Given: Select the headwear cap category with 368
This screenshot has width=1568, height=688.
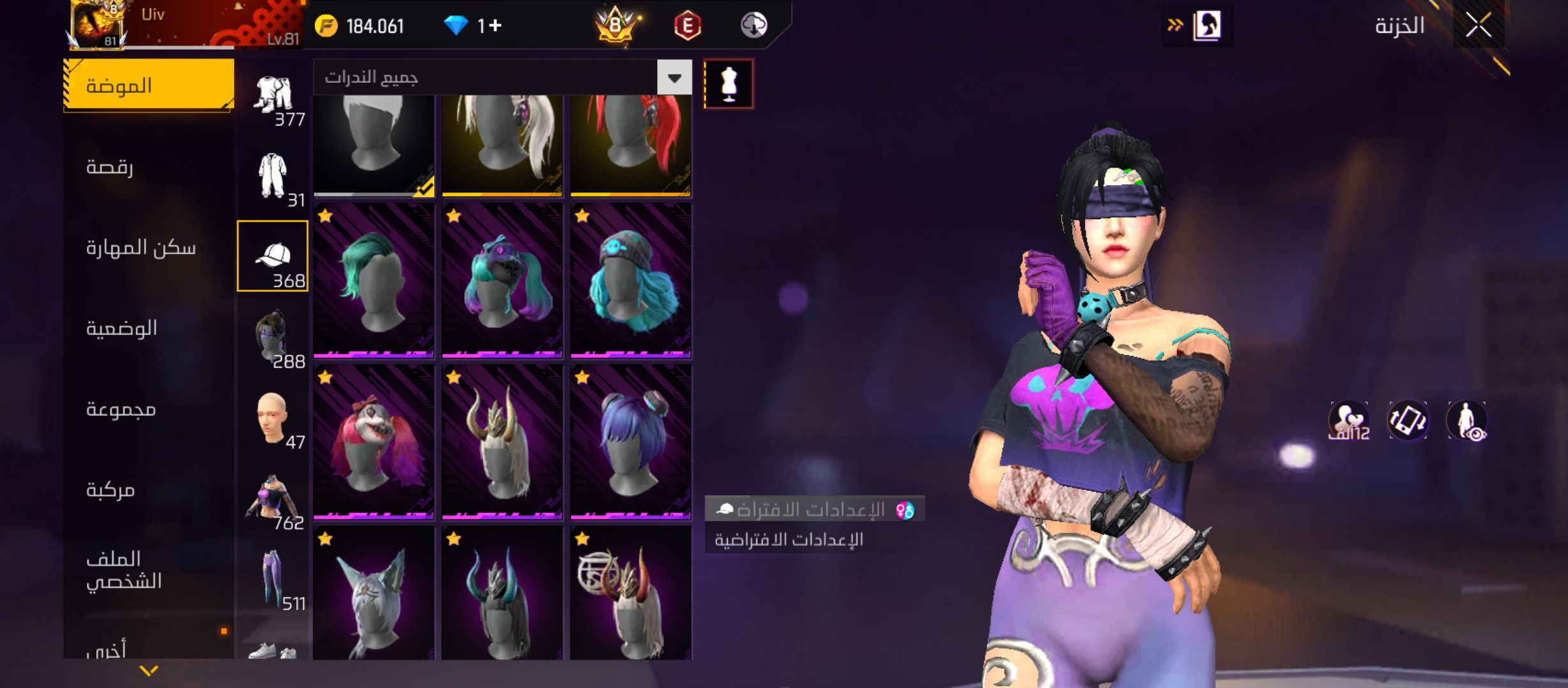Looking at the screenshot, I should coord(272,256).
